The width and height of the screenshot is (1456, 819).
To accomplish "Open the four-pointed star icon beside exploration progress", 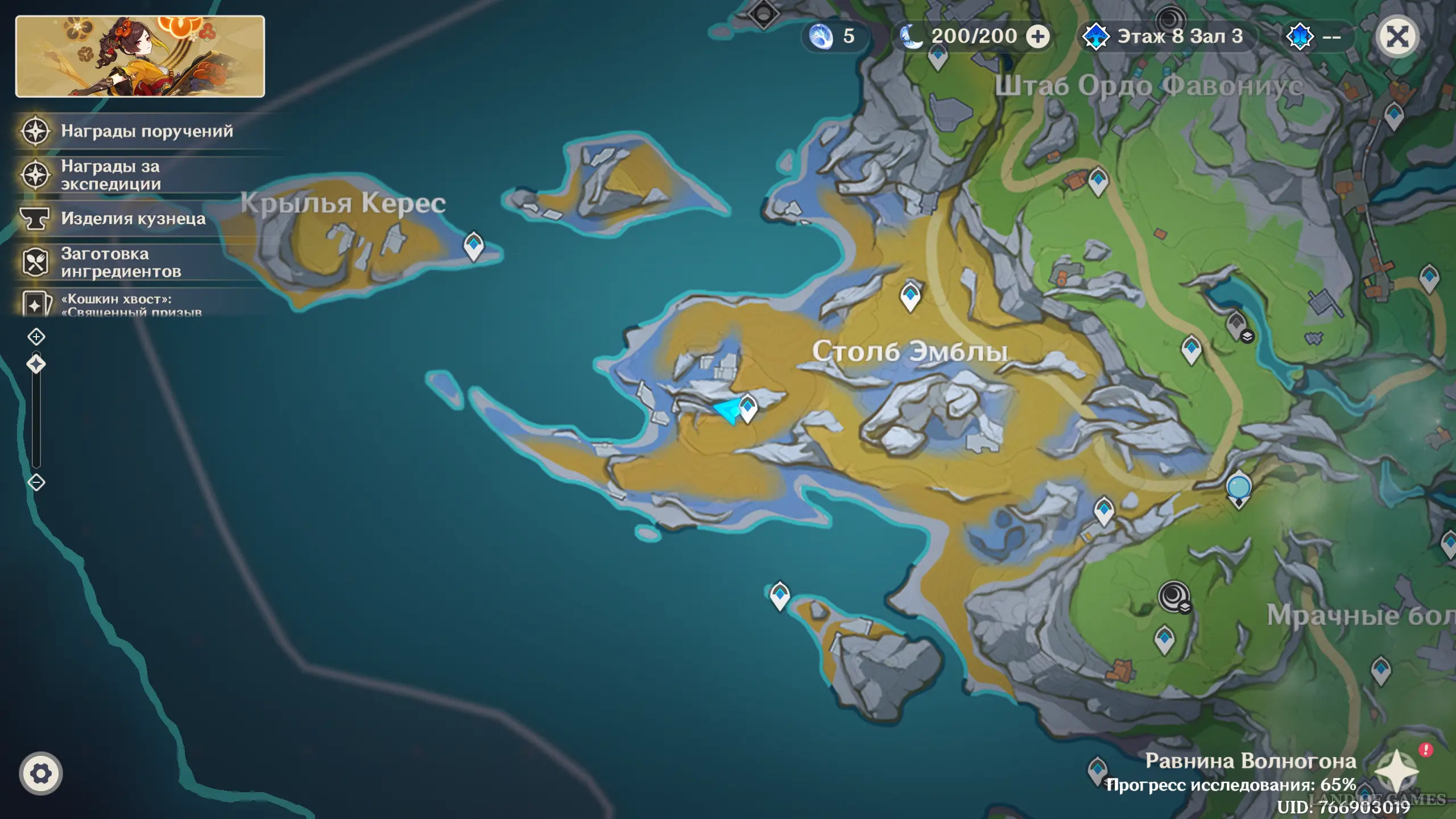I will point(1396,771).
